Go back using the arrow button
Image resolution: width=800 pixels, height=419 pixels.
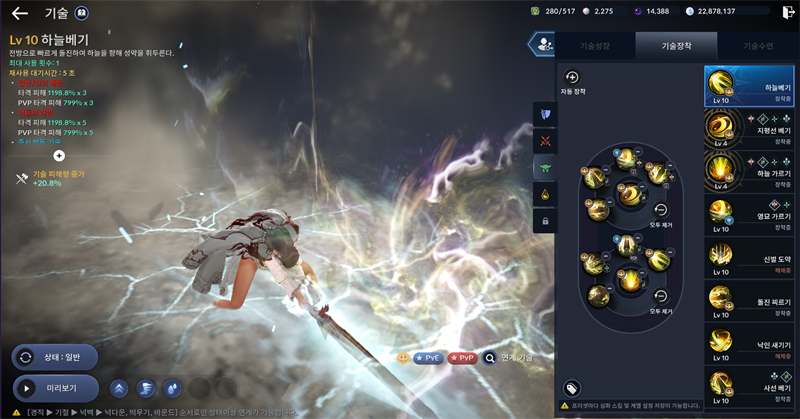coord(19,14)
